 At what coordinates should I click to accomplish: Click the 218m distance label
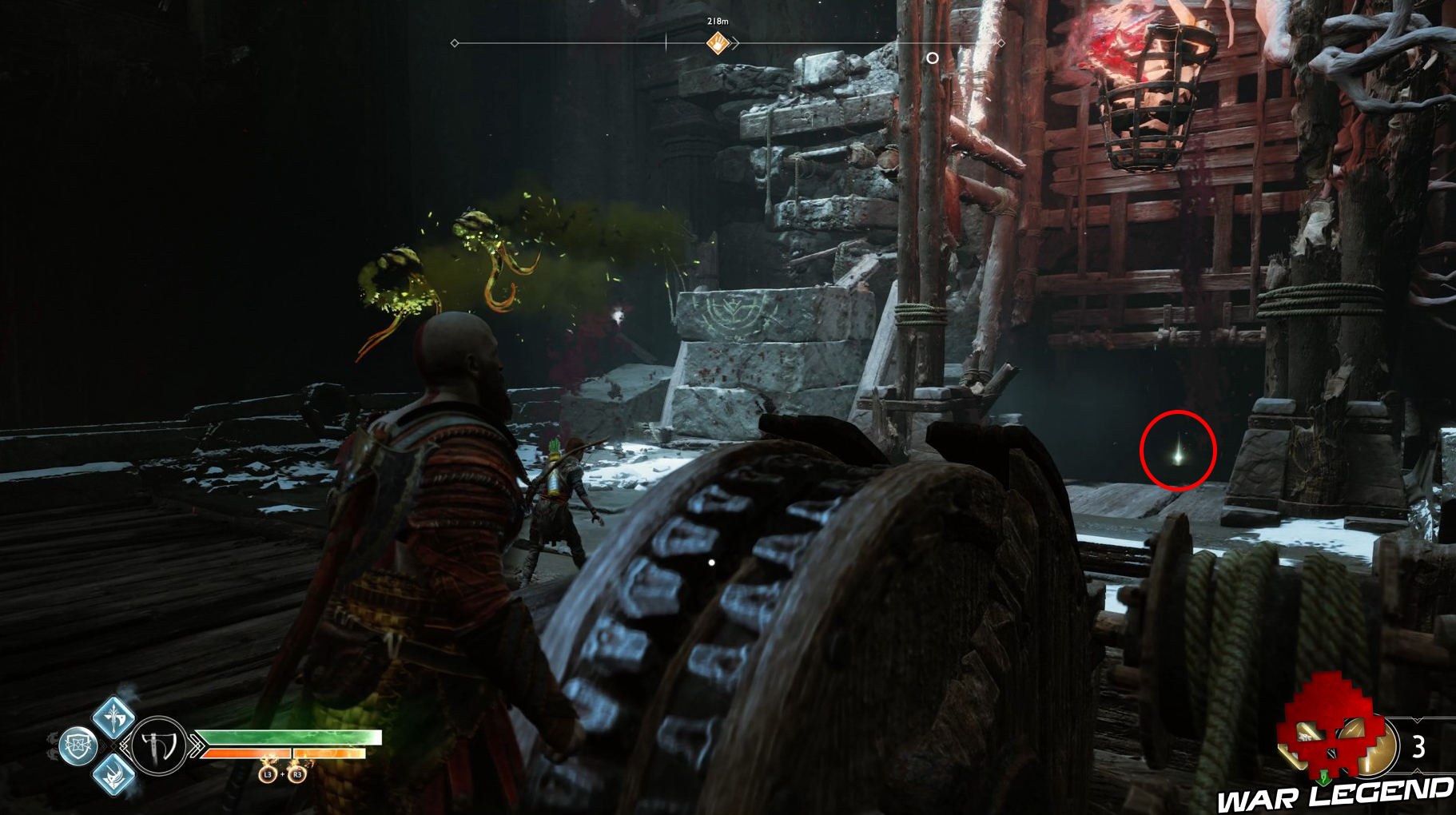click(717, 19)
